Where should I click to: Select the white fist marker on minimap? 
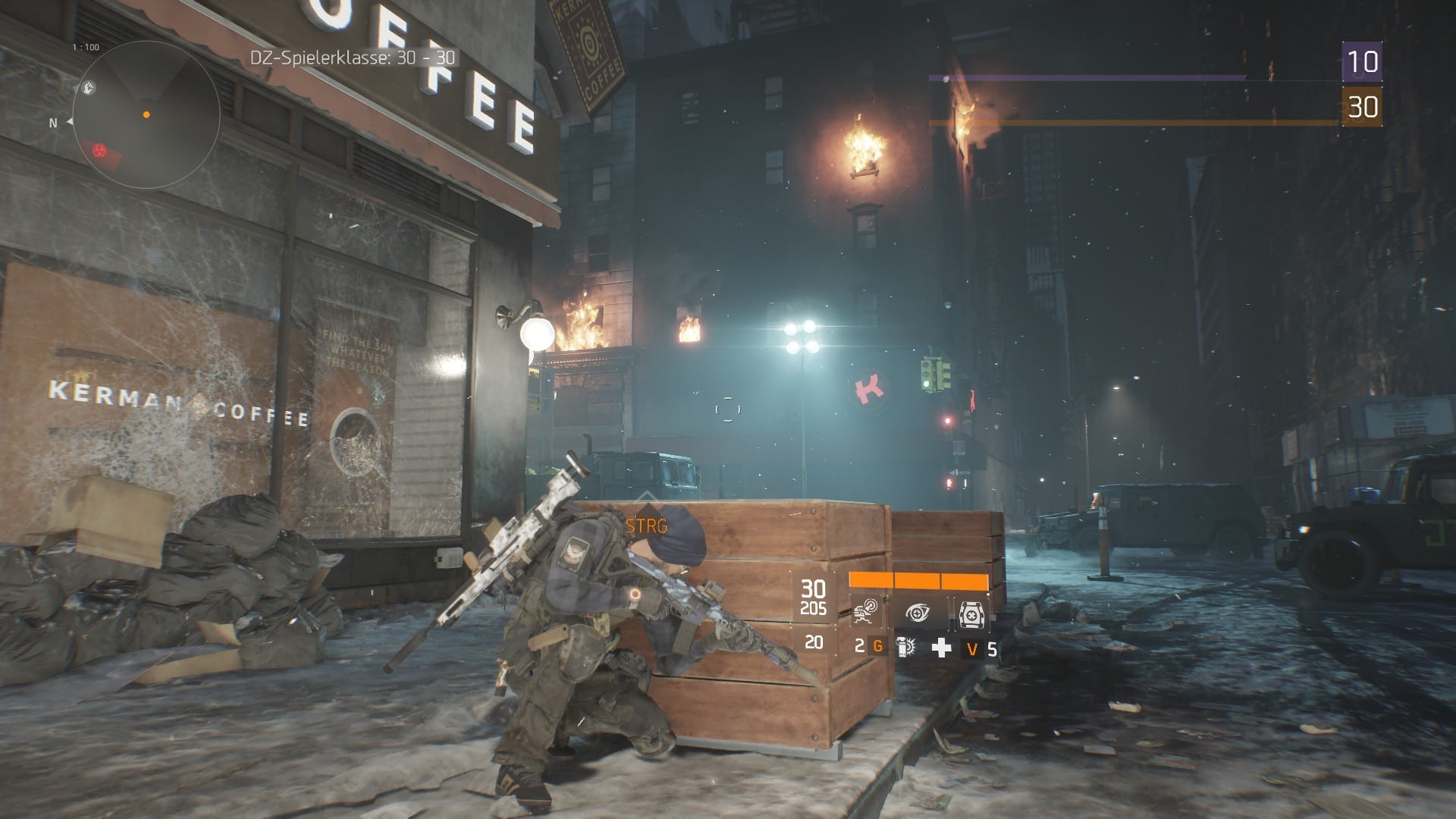click(89, 88)
